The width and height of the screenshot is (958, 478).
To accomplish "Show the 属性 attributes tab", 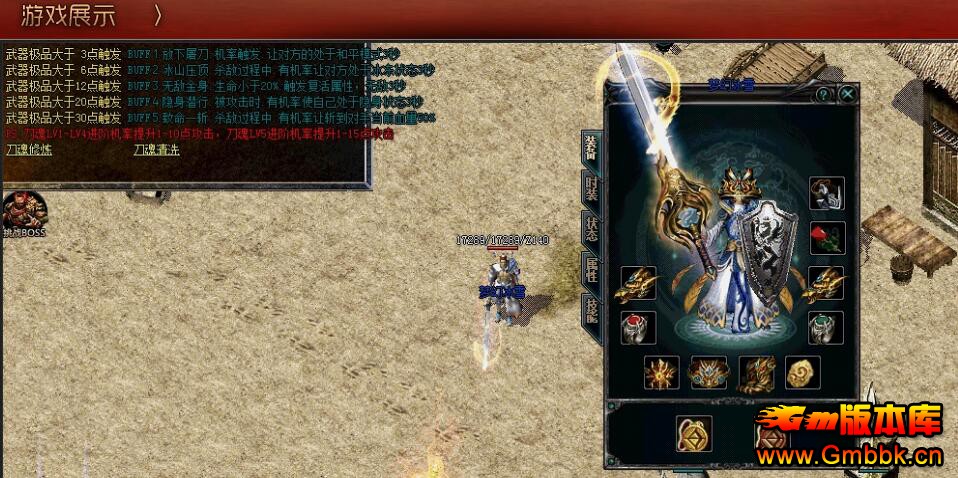I will coord(592,270).
